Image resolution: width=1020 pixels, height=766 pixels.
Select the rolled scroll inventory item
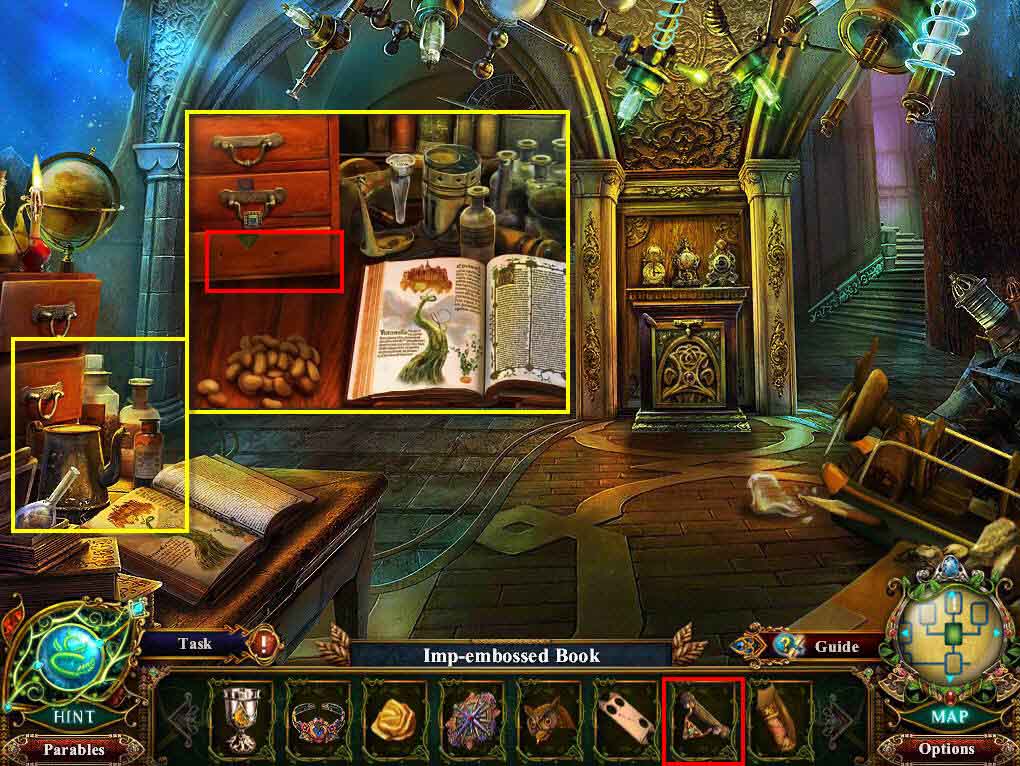pos(778,716)
